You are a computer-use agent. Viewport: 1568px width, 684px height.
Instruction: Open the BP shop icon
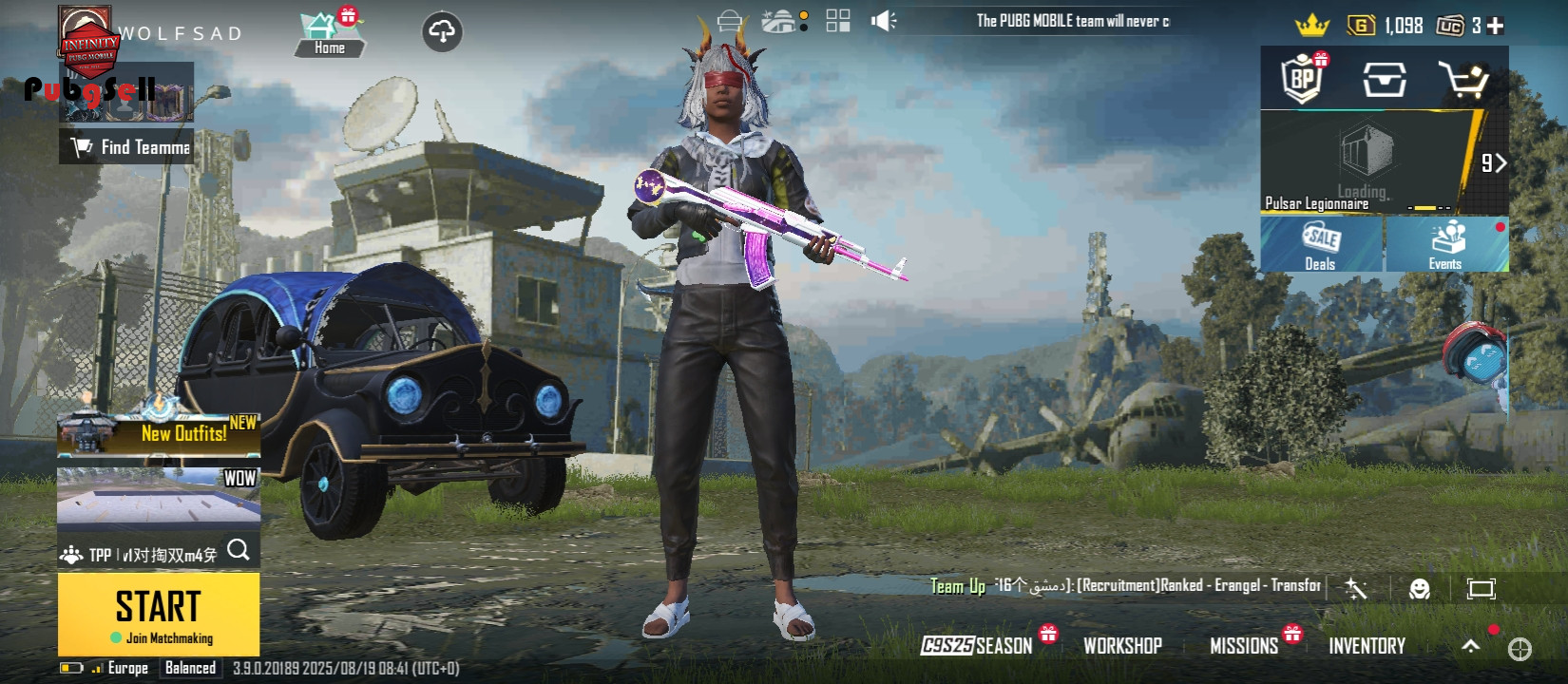[x=1303, y=80]
